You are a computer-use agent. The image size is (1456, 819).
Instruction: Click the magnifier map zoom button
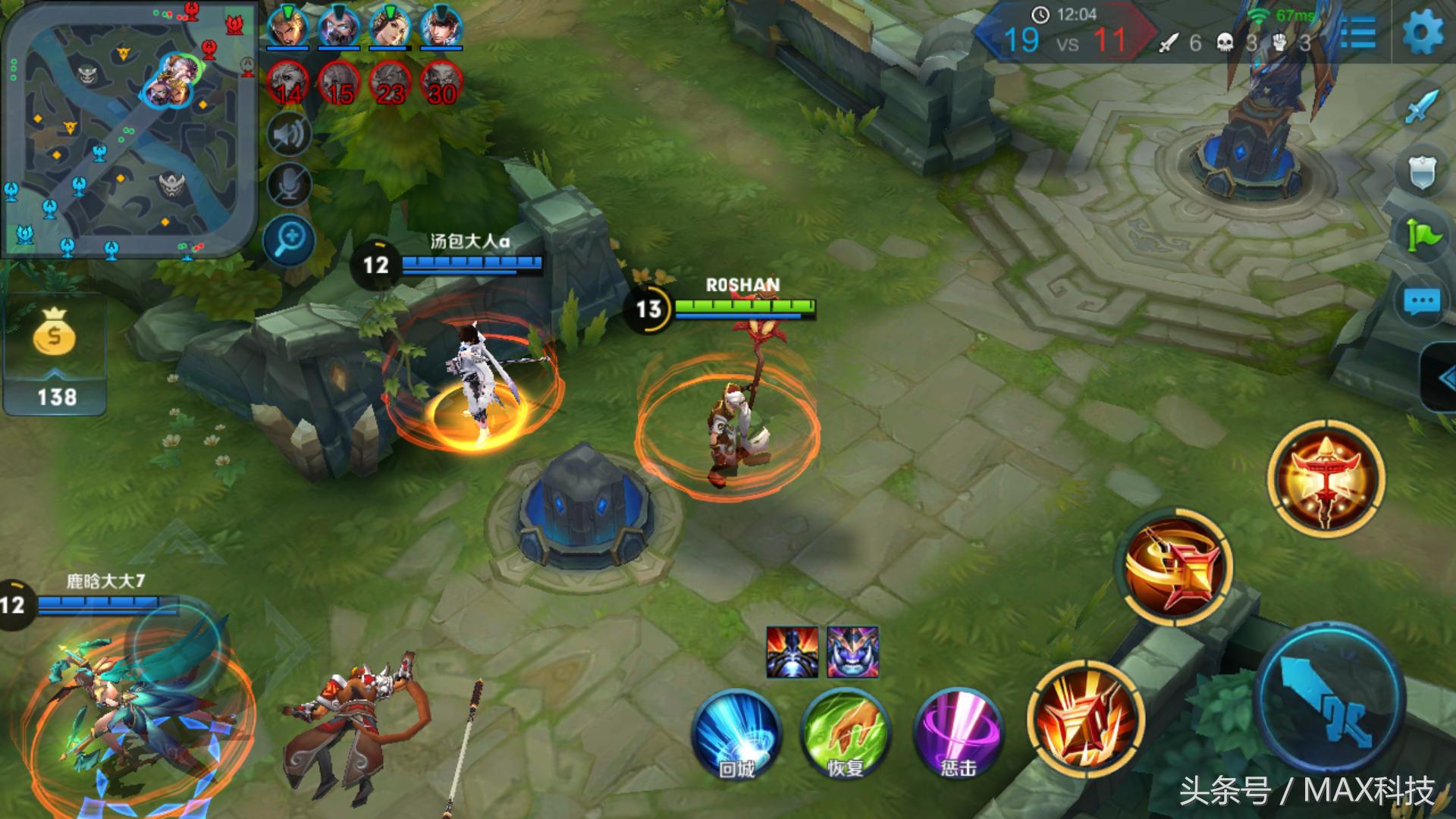[x=289, y=241]
